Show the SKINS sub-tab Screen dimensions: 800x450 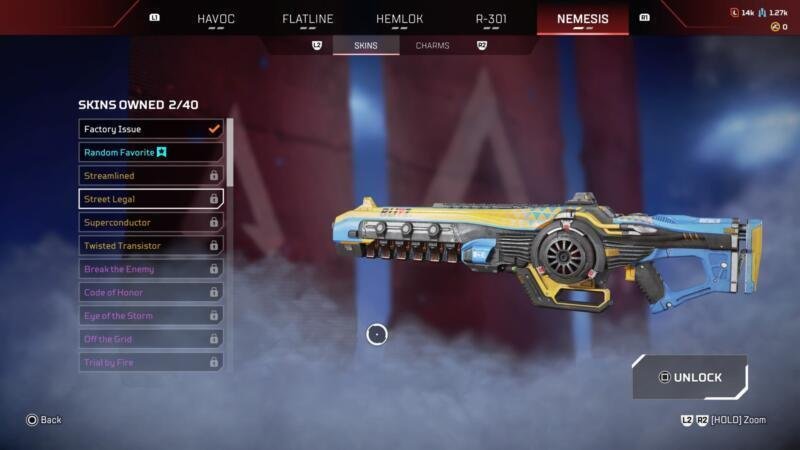366,46
